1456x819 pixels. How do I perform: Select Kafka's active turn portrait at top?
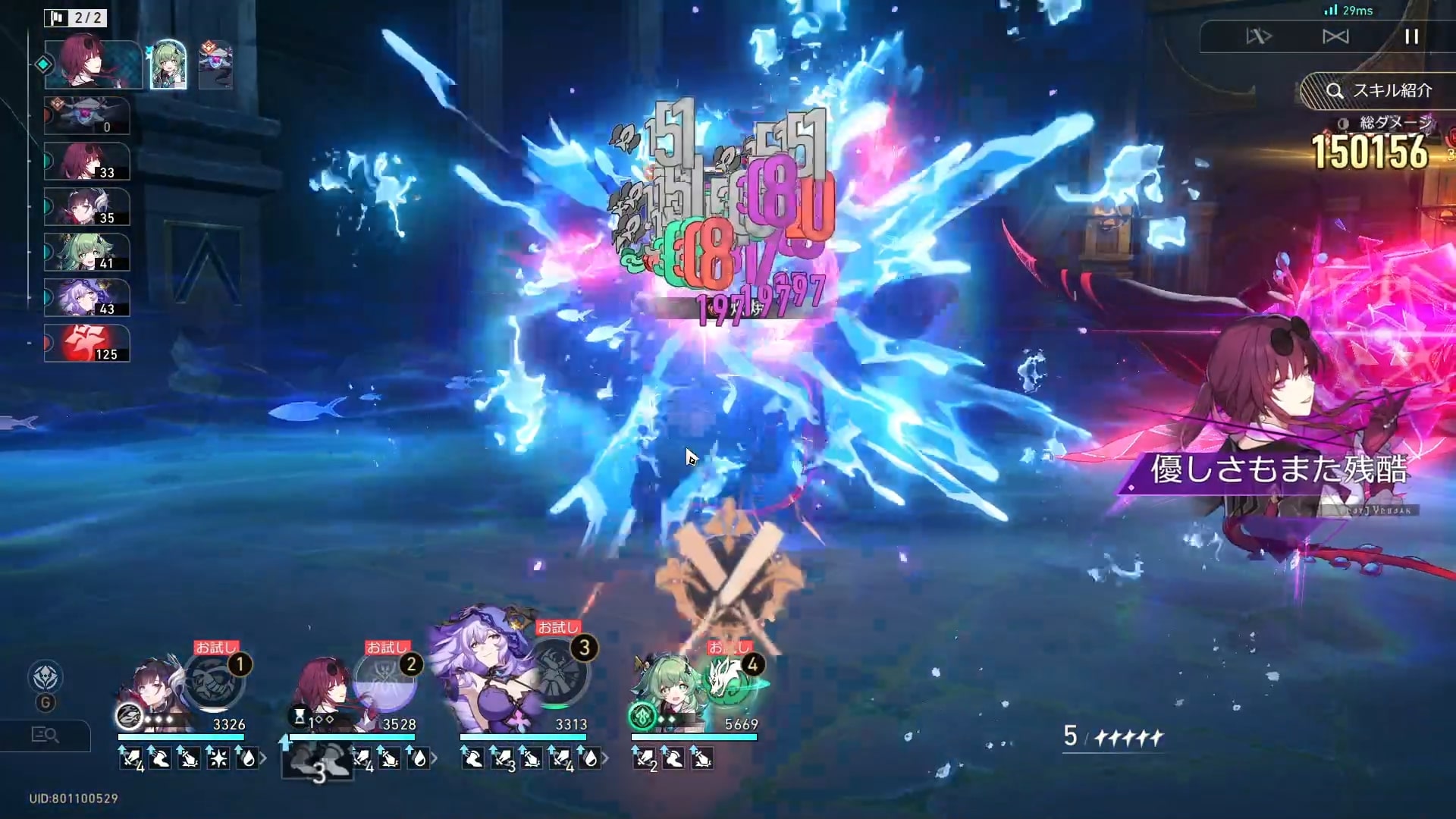[93, 64]
